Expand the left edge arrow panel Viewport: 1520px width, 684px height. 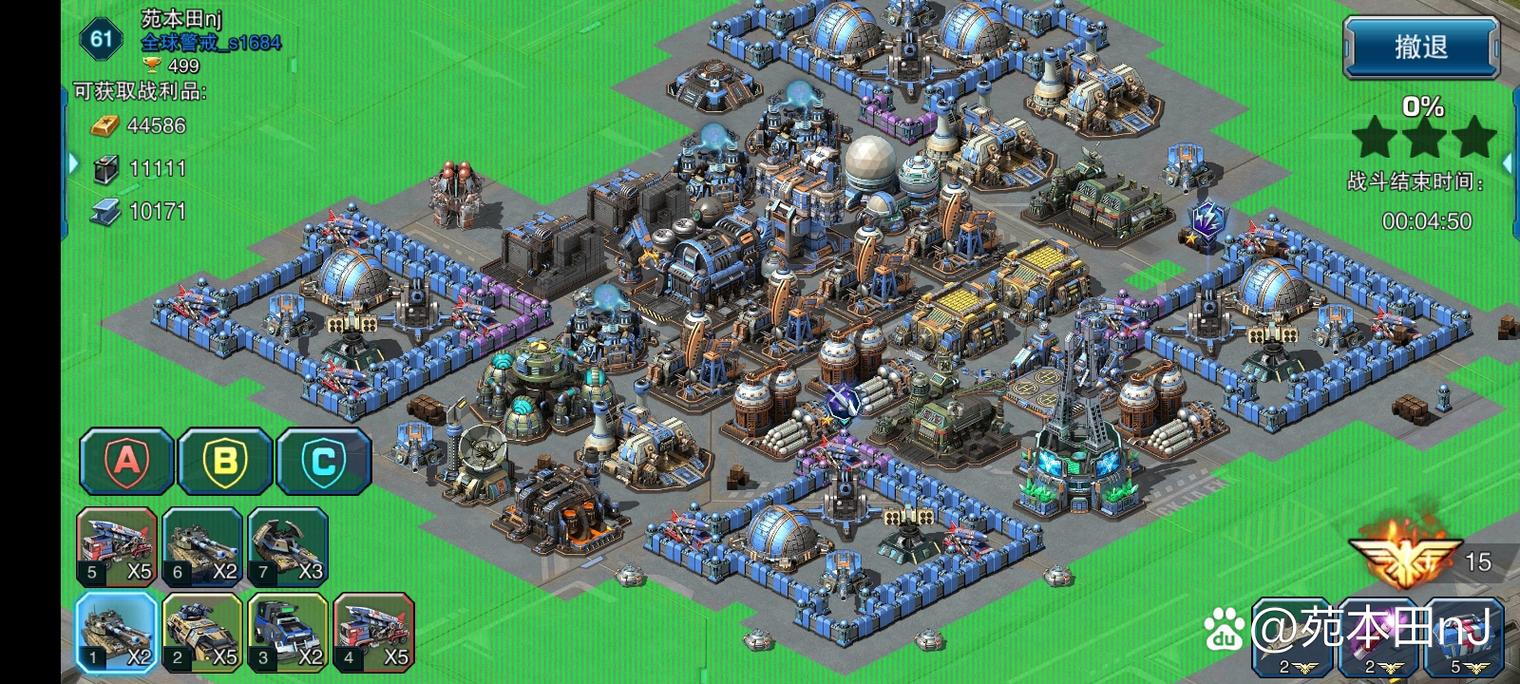[72, 162]
